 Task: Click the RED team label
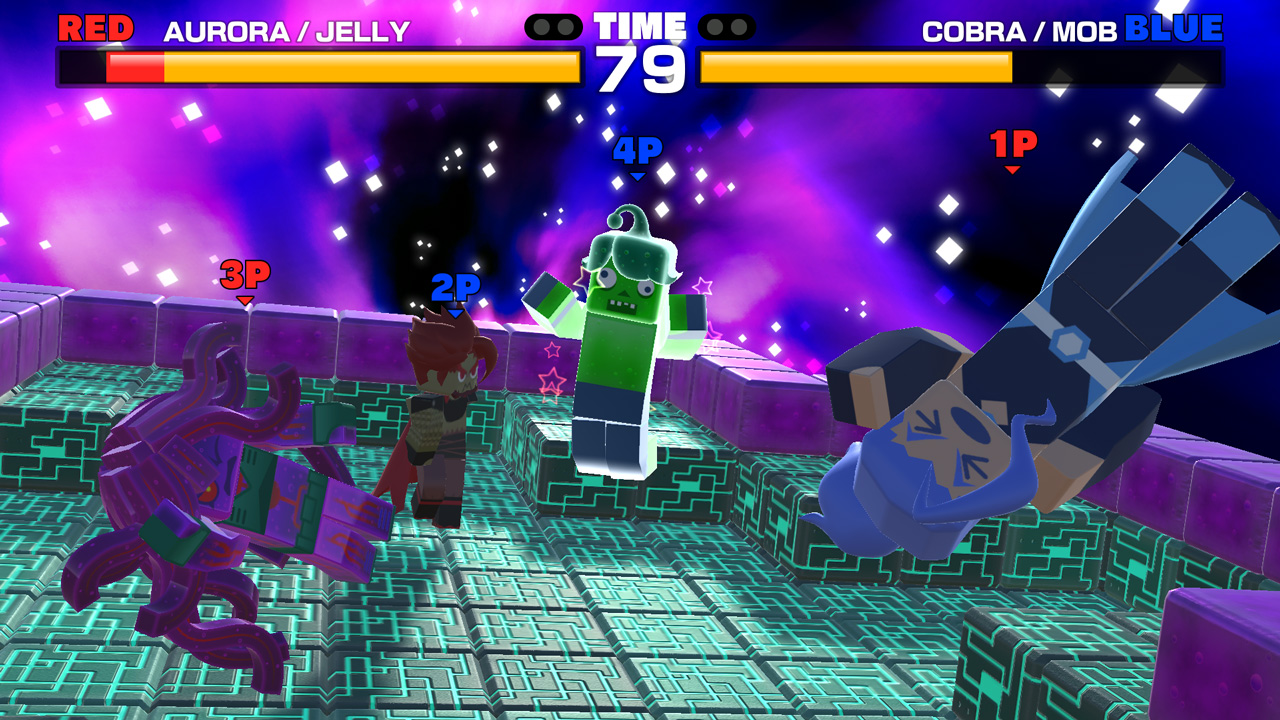pos(94,29)
